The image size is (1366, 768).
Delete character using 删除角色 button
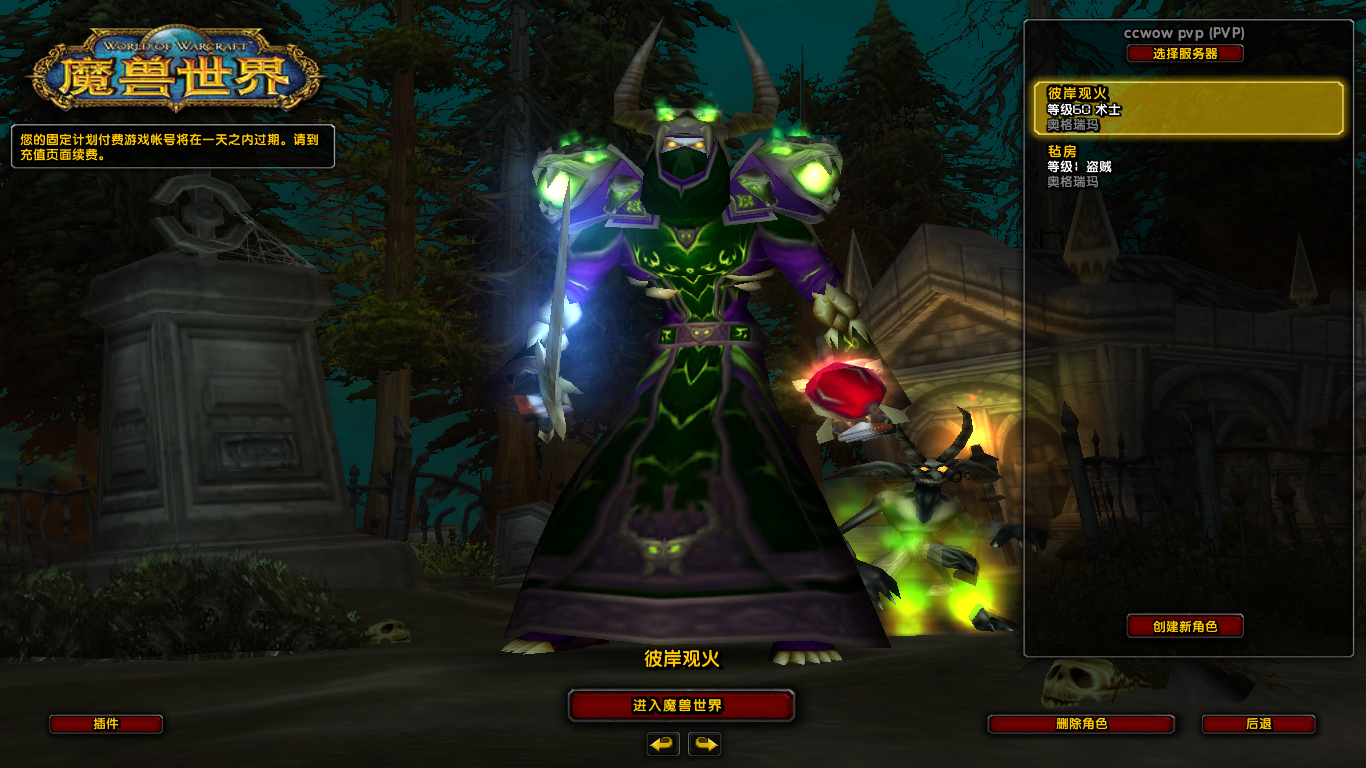(x=1081, y=724)
